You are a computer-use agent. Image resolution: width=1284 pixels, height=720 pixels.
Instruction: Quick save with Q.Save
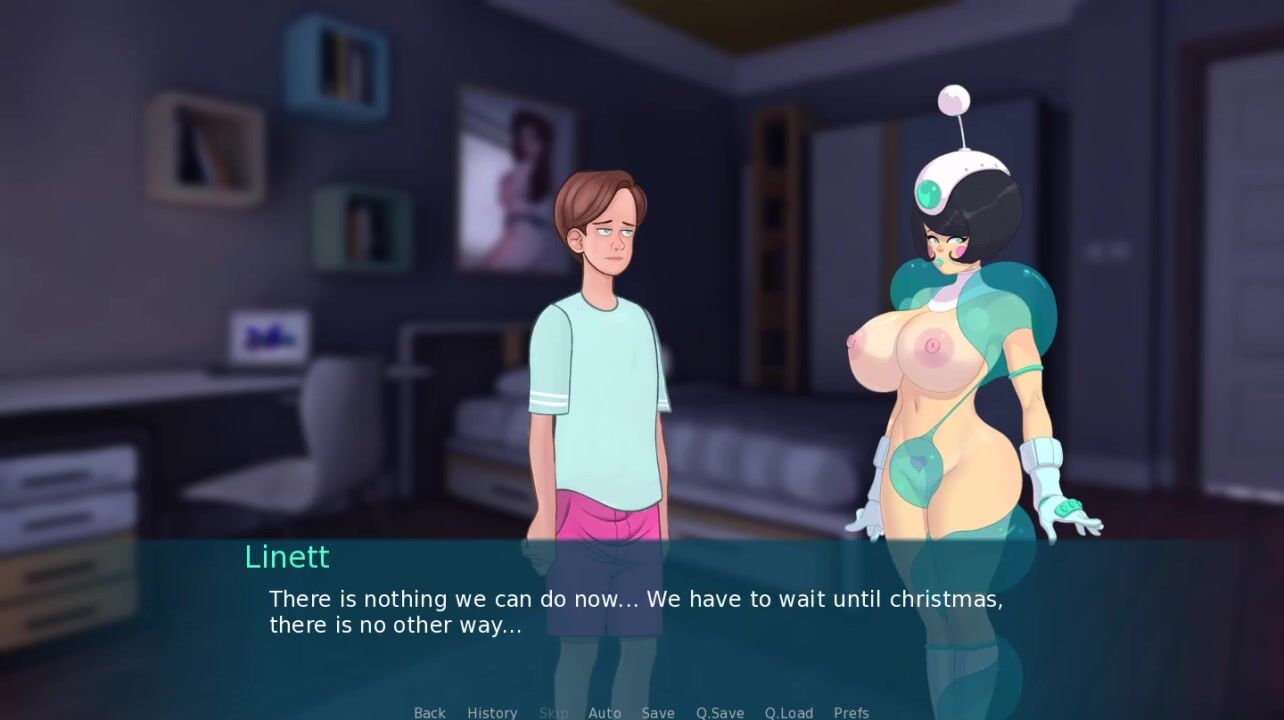(x=720, y=712)
